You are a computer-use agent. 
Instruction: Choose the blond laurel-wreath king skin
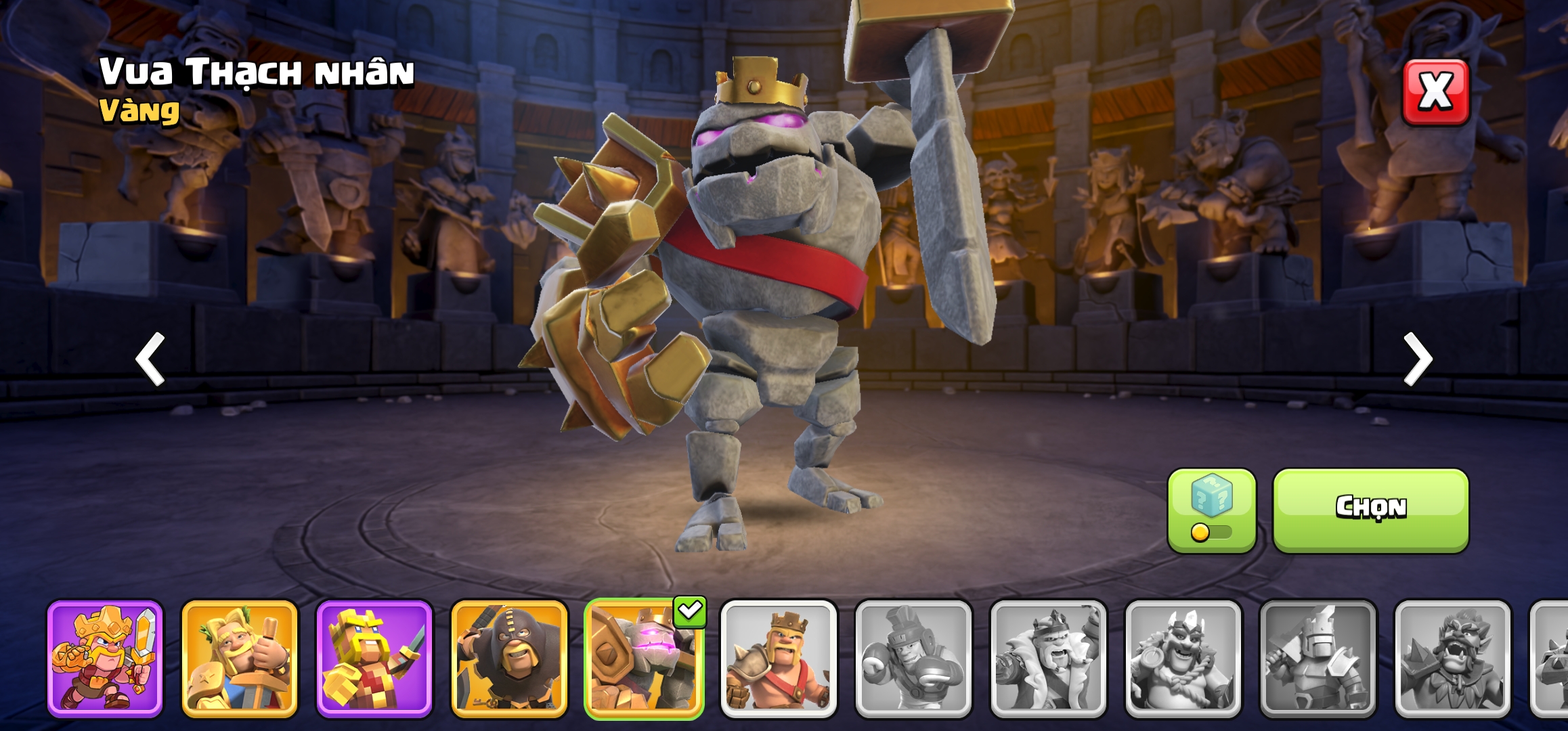240,658
